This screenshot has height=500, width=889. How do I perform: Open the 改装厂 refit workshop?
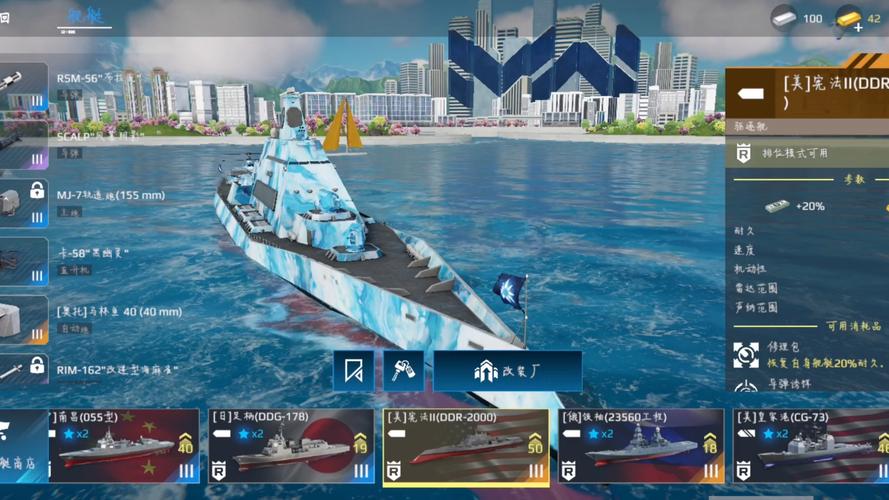(x=507, y=371)
